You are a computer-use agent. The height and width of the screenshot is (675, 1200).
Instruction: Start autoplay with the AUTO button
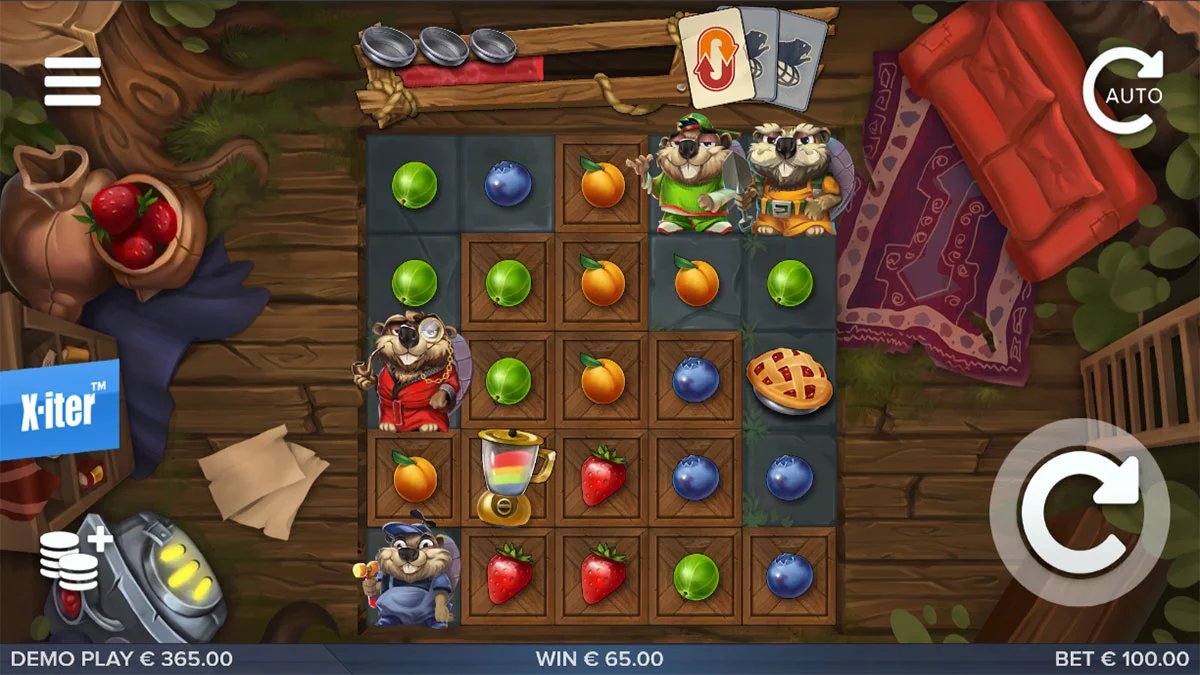coord(1124,91)
